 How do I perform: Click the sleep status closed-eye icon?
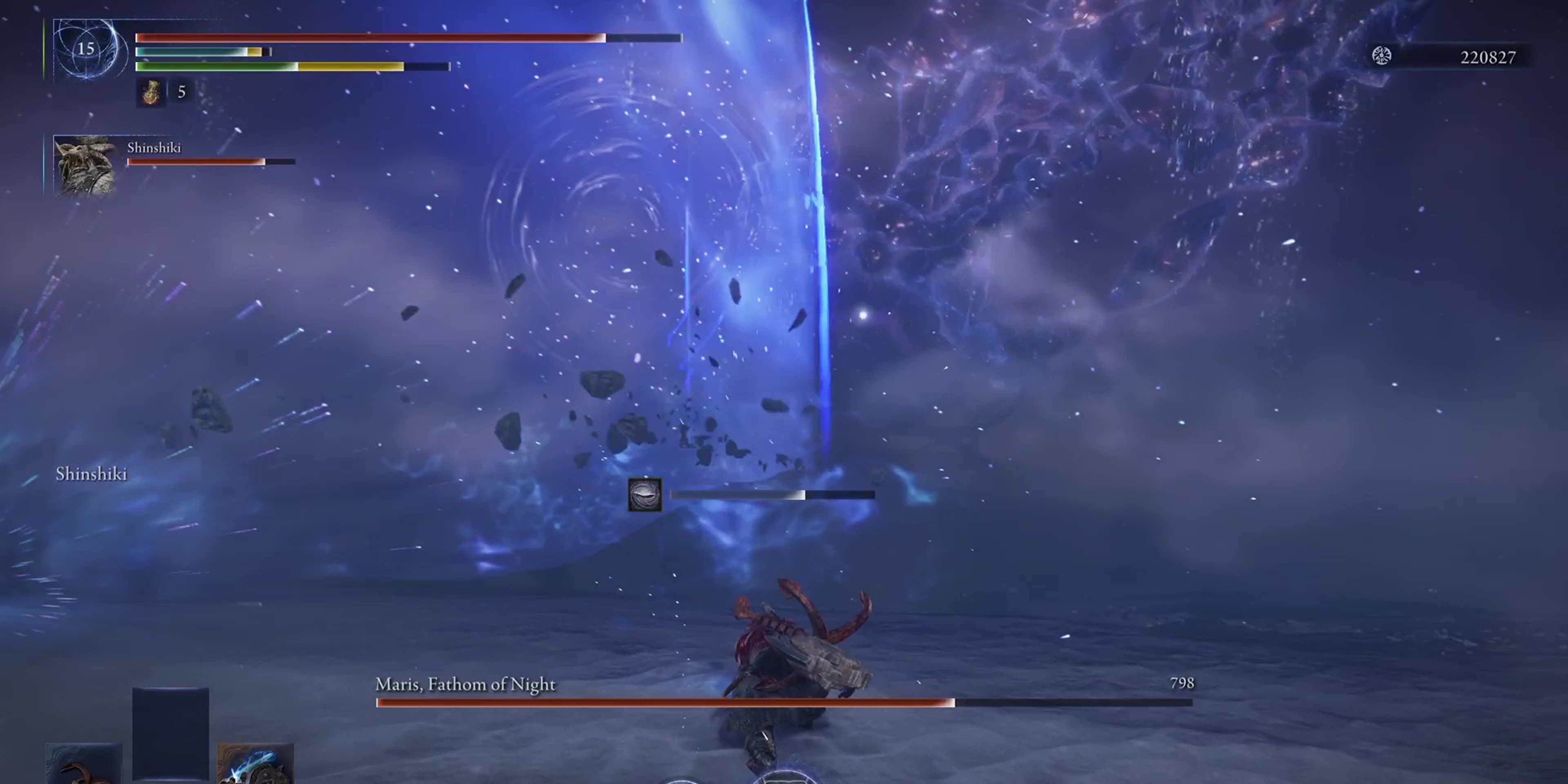tap(645, 495)
